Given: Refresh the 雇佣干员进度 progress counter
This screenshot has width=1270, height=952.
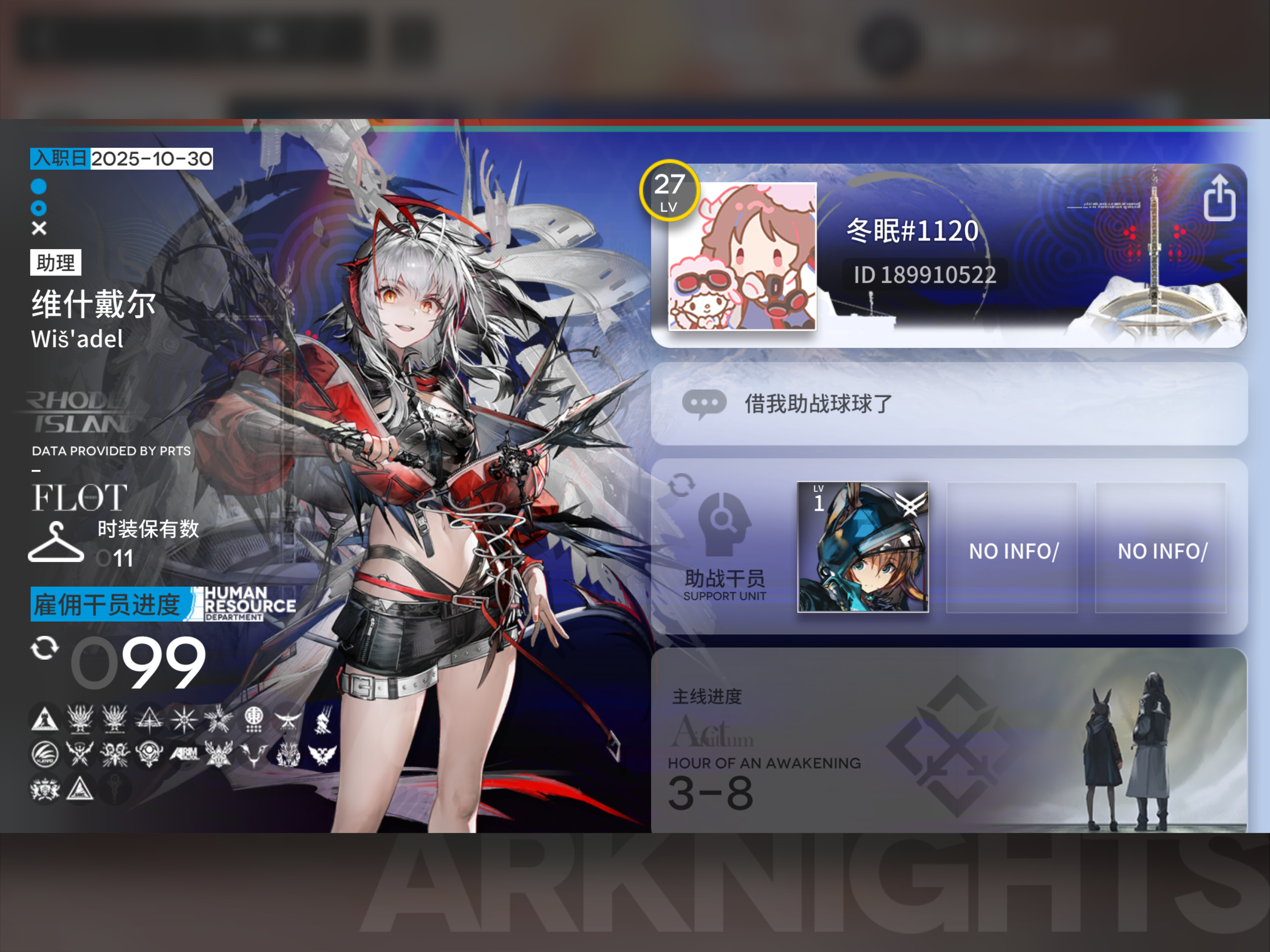Looking at the screenshot, I should (45, 649).
